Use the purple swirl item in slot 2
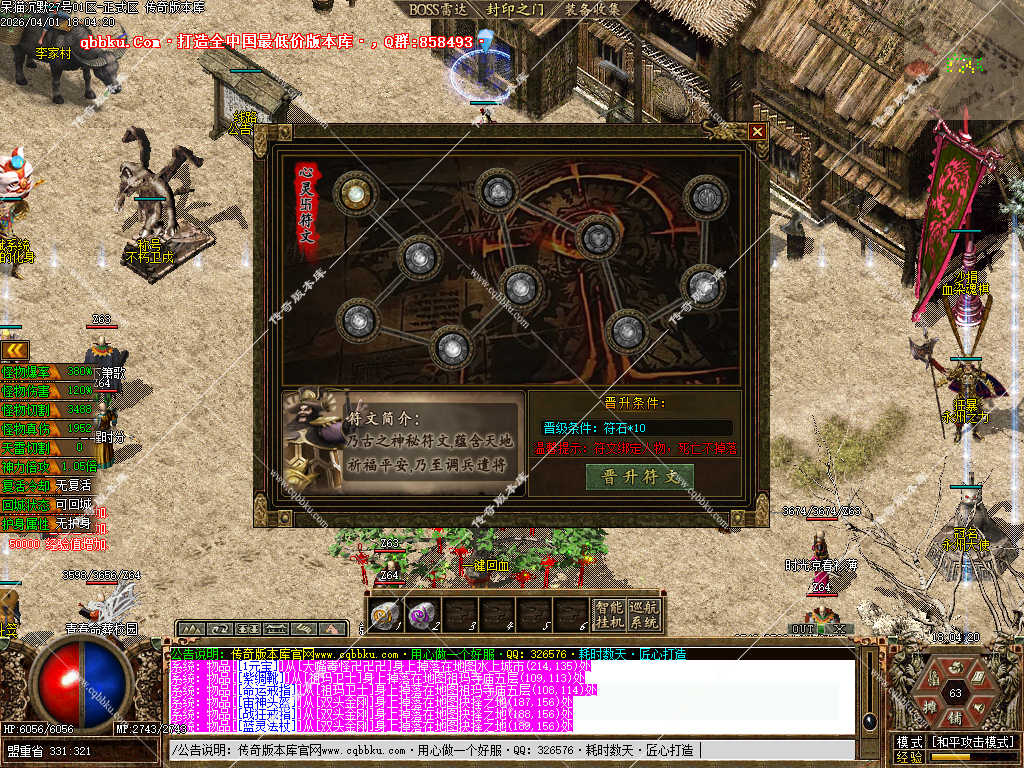This screenshot has height=768, width=1024. (x=421, y=613)
